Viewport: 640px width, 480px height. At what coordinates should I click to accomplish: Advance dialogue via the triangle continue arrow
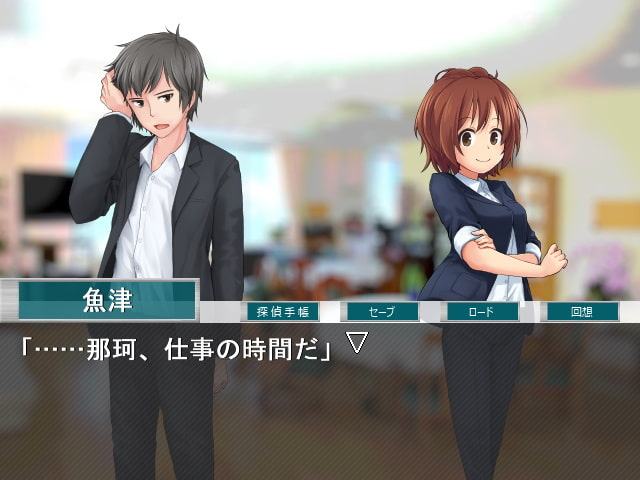tap(357, 343)
